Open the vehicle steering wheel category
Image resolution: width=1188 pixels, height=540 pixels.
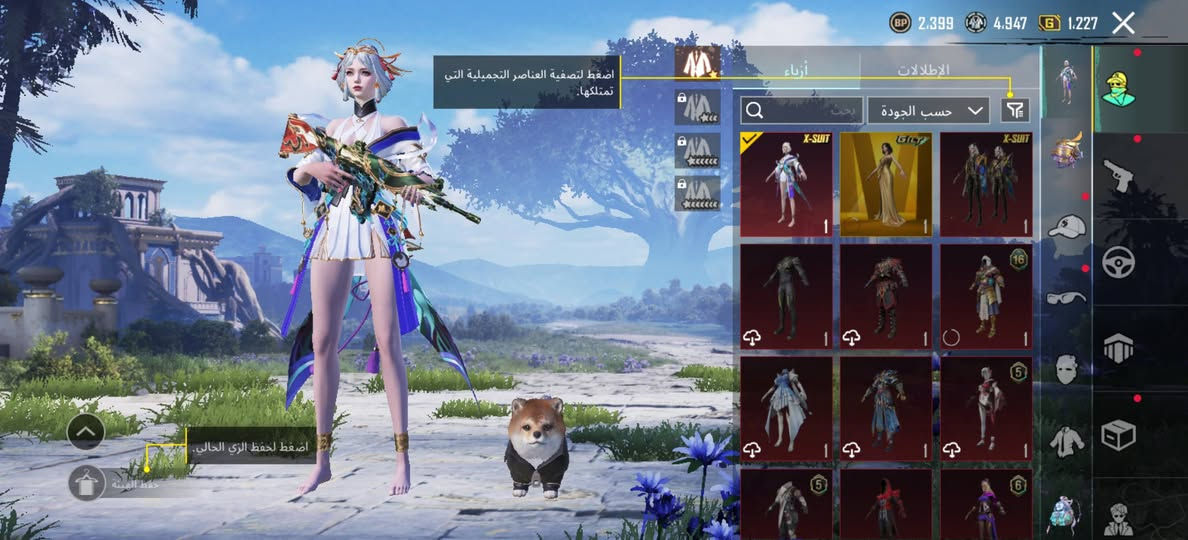coord(1117,261)
